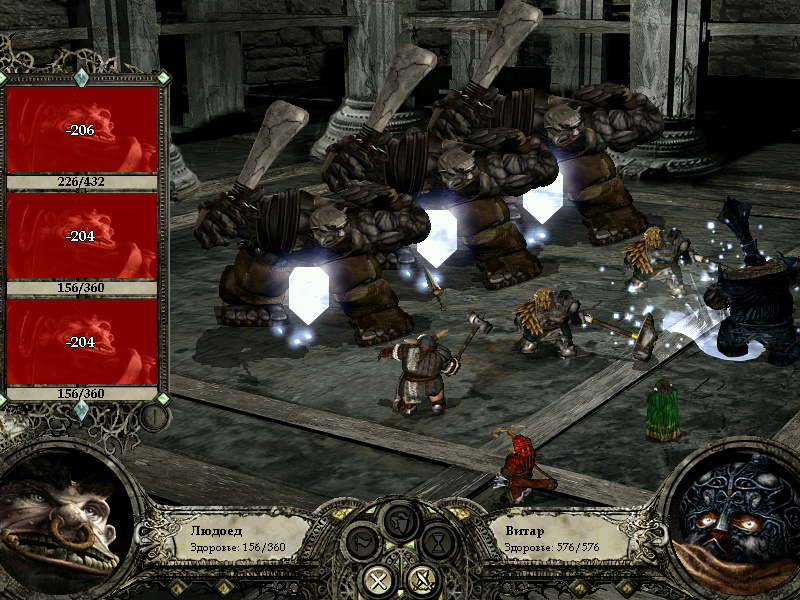Select the ogre portrait showing 226/432 health
The width and height of the screenshot is (800, 600).
pyautogui.click(x=83, y=131)
